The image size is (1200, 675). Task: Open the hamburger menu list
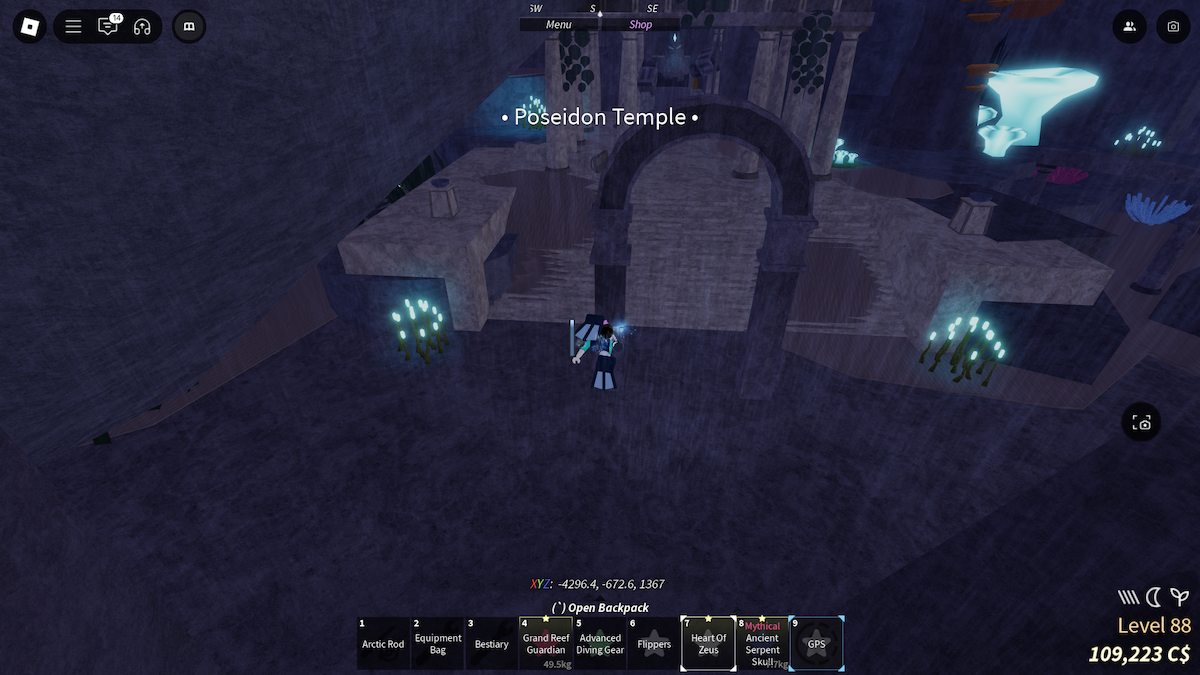73,27
